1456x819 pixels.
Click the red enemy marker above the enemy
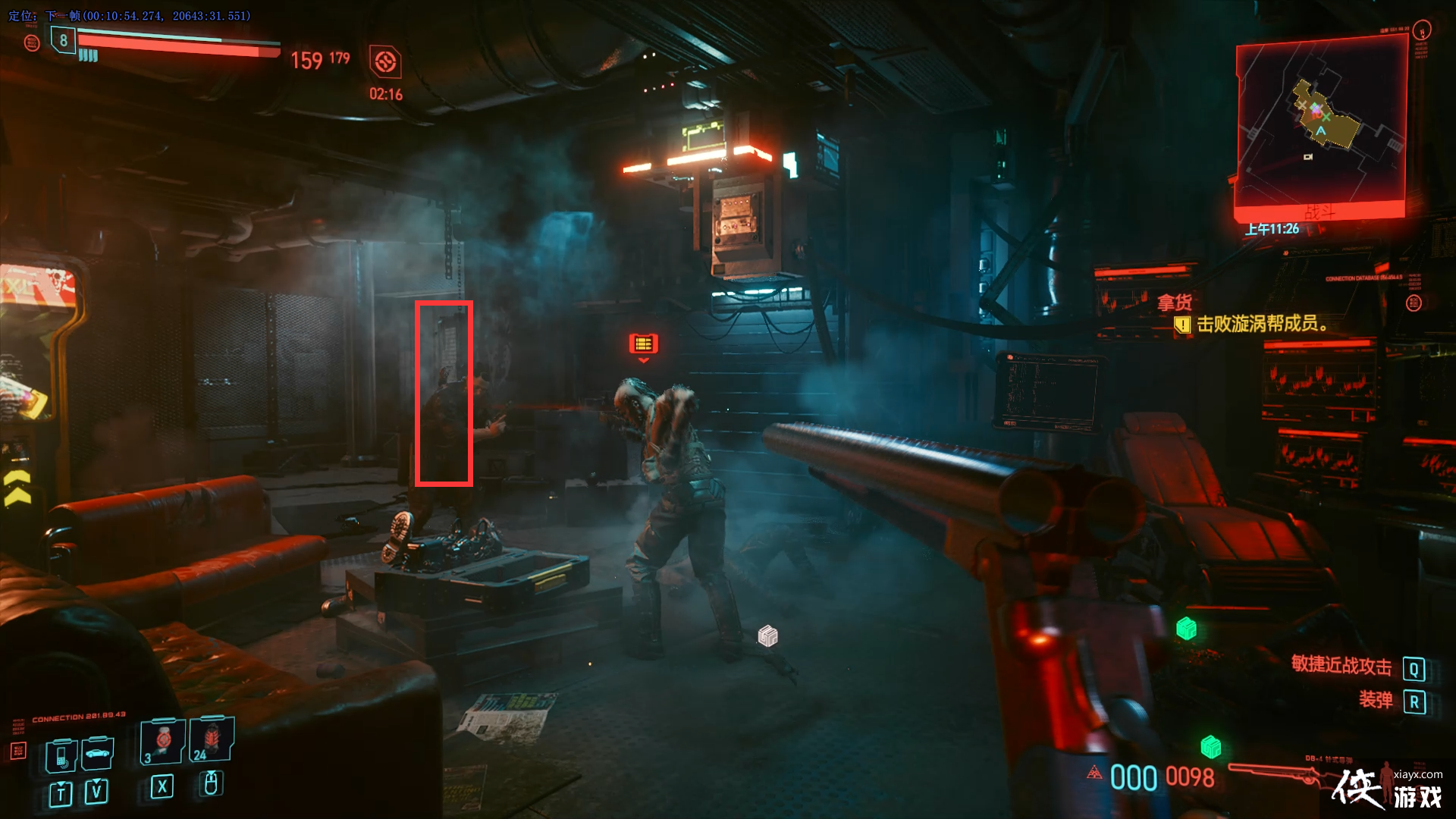tap(643, 344)
